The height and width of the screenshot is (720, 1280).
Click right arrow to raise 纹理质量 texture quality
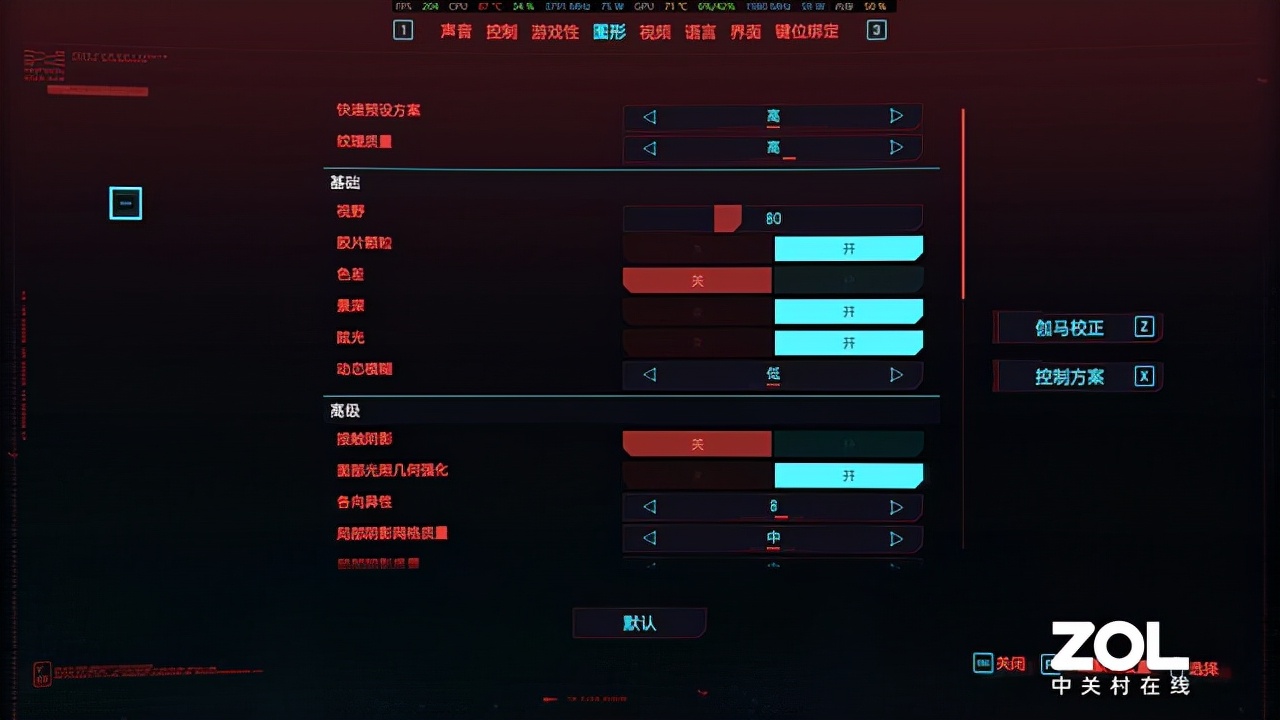tap(897, 148)
